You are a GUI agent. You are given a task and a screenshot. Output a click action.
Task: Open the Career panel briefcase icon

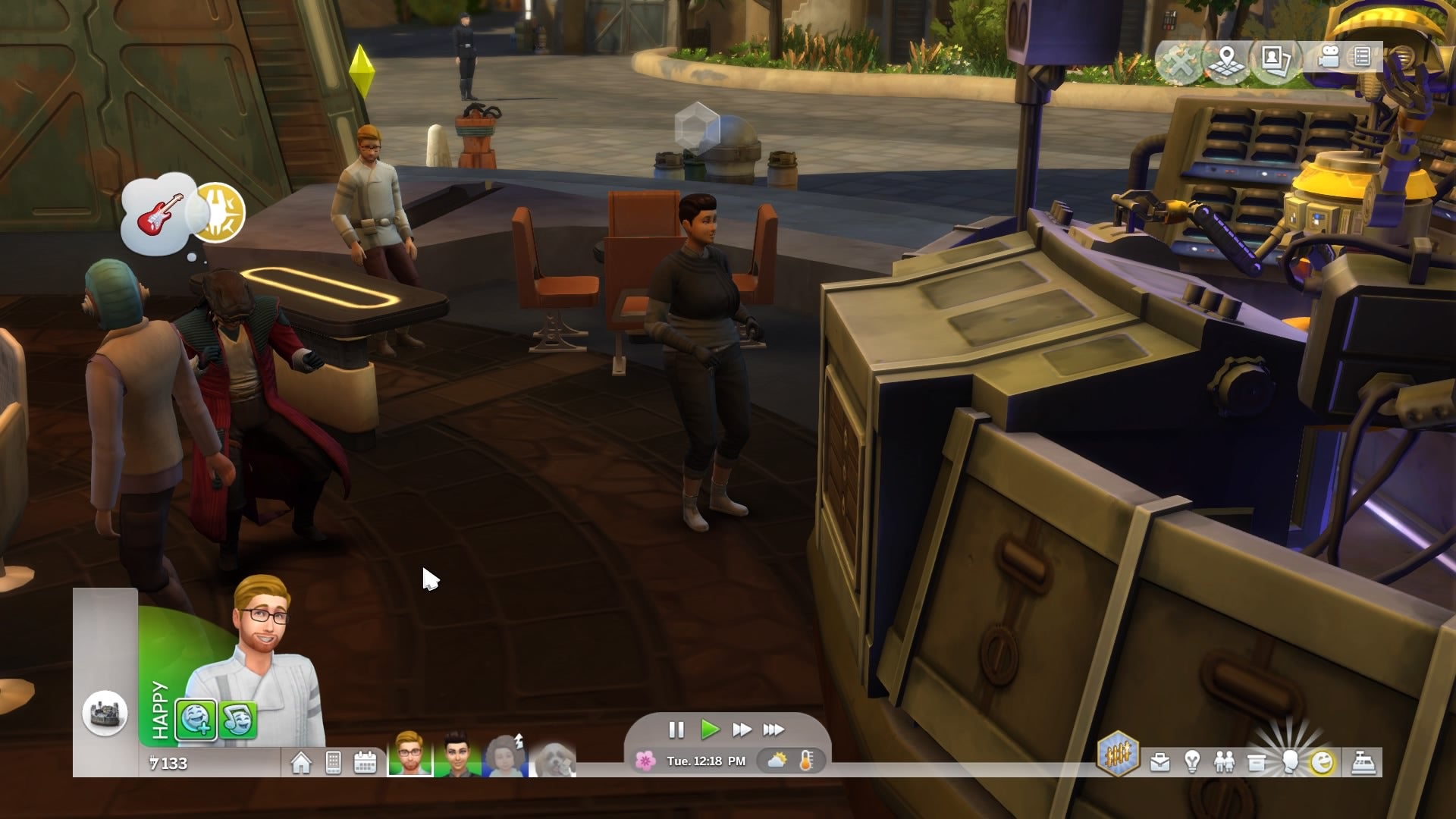(x=1160, y=761)
